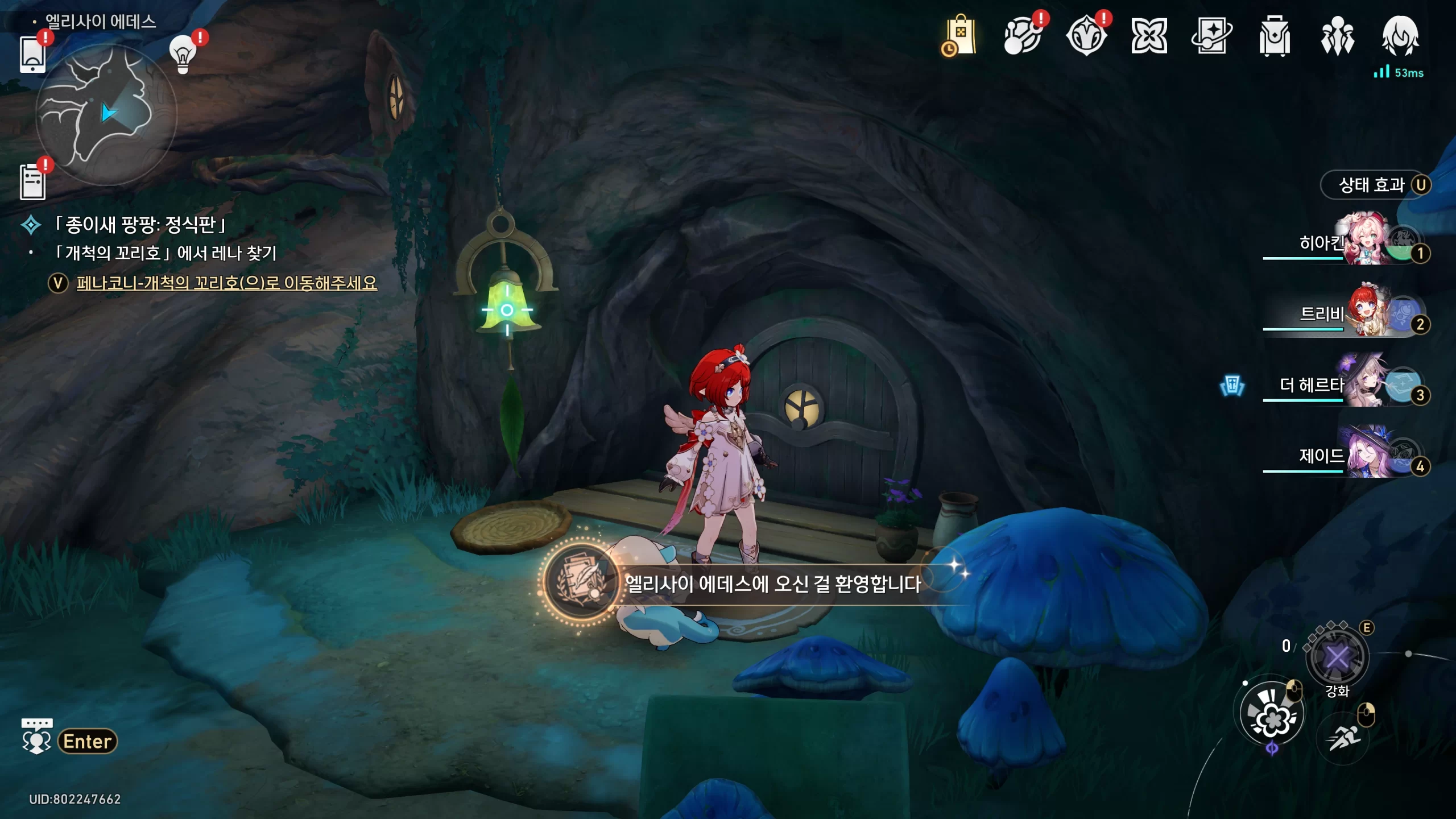Viewport: 1456px width, 819px height.
Task: Open the shield-shaped icon in the top bar
Action: pyautogui.click(x=1086, y=36)
